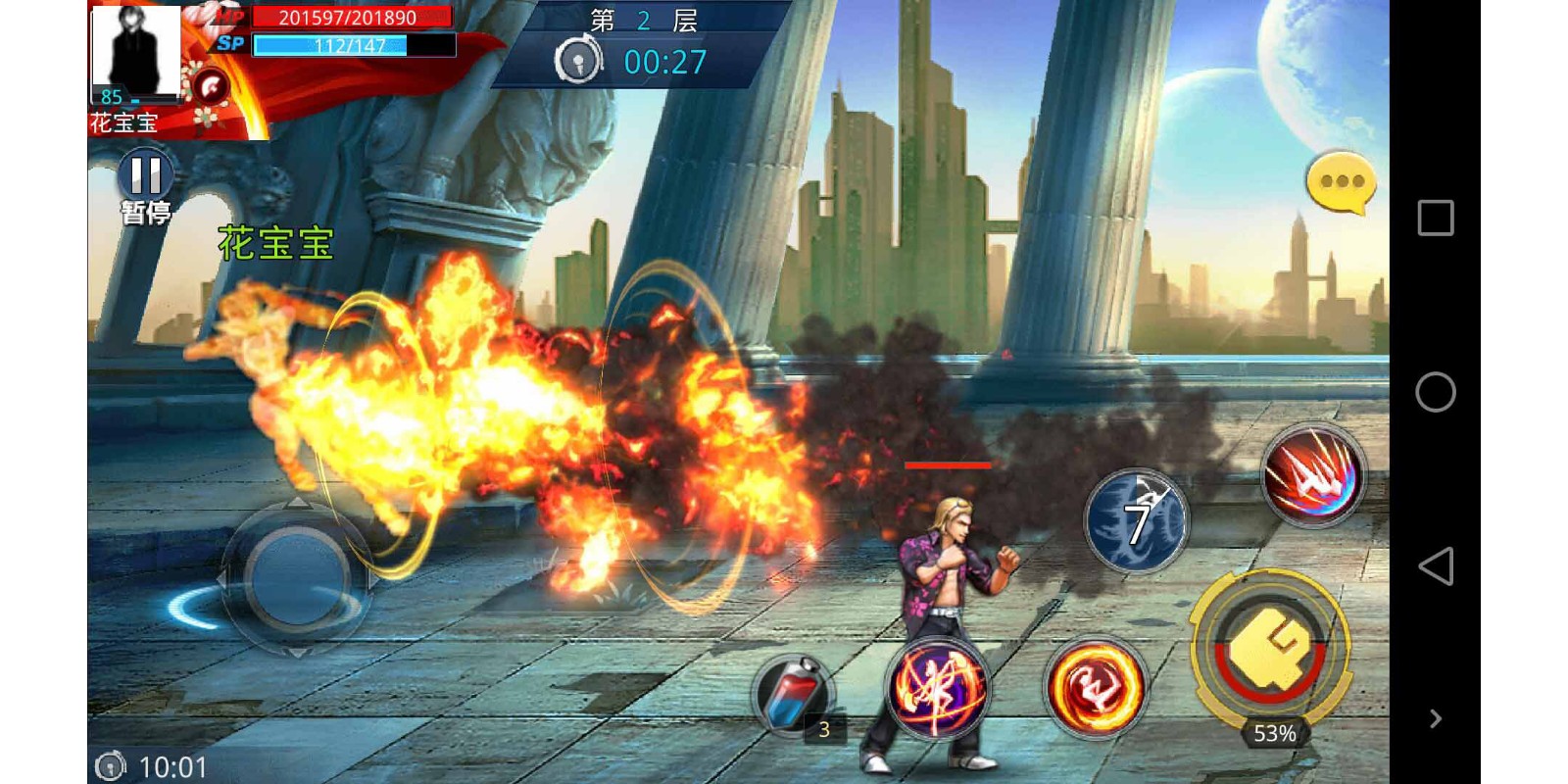The height and width of the screenshot is (784, 1568).
Task: Open Android recent apps square button
Action: [1436, 218]
